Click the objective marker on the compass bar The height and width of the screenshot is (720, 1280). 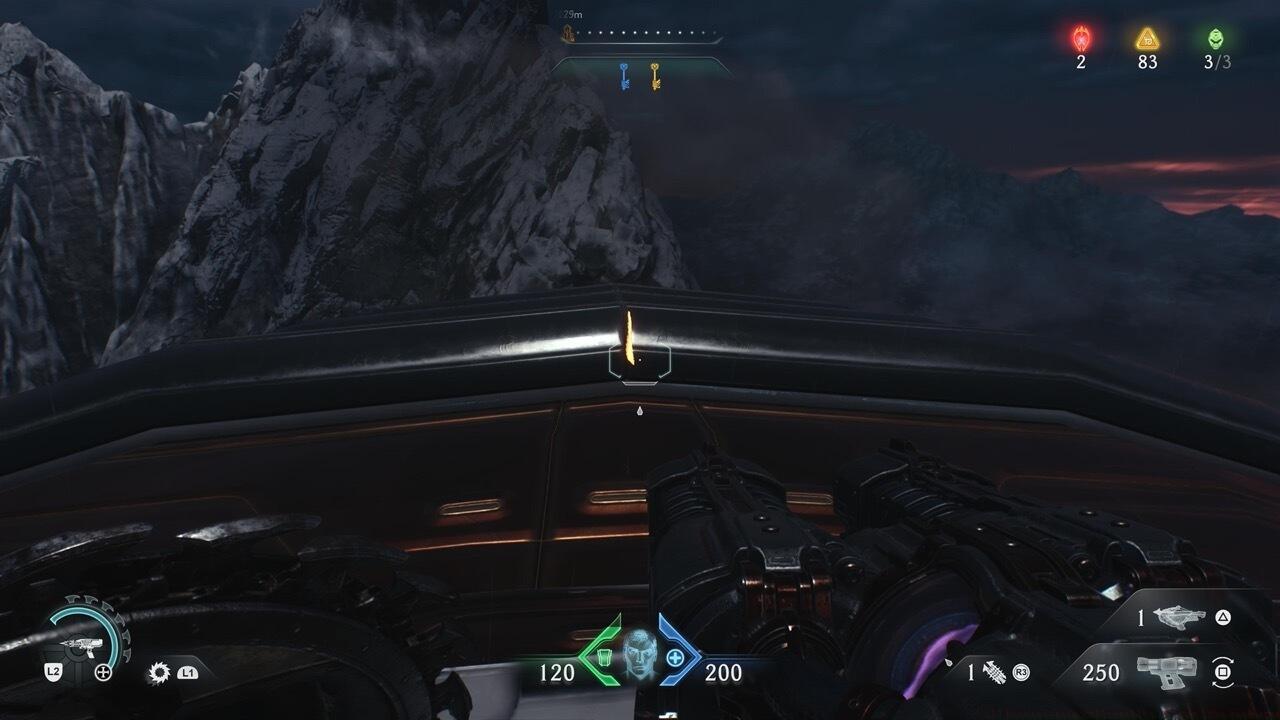pos(566,35)
